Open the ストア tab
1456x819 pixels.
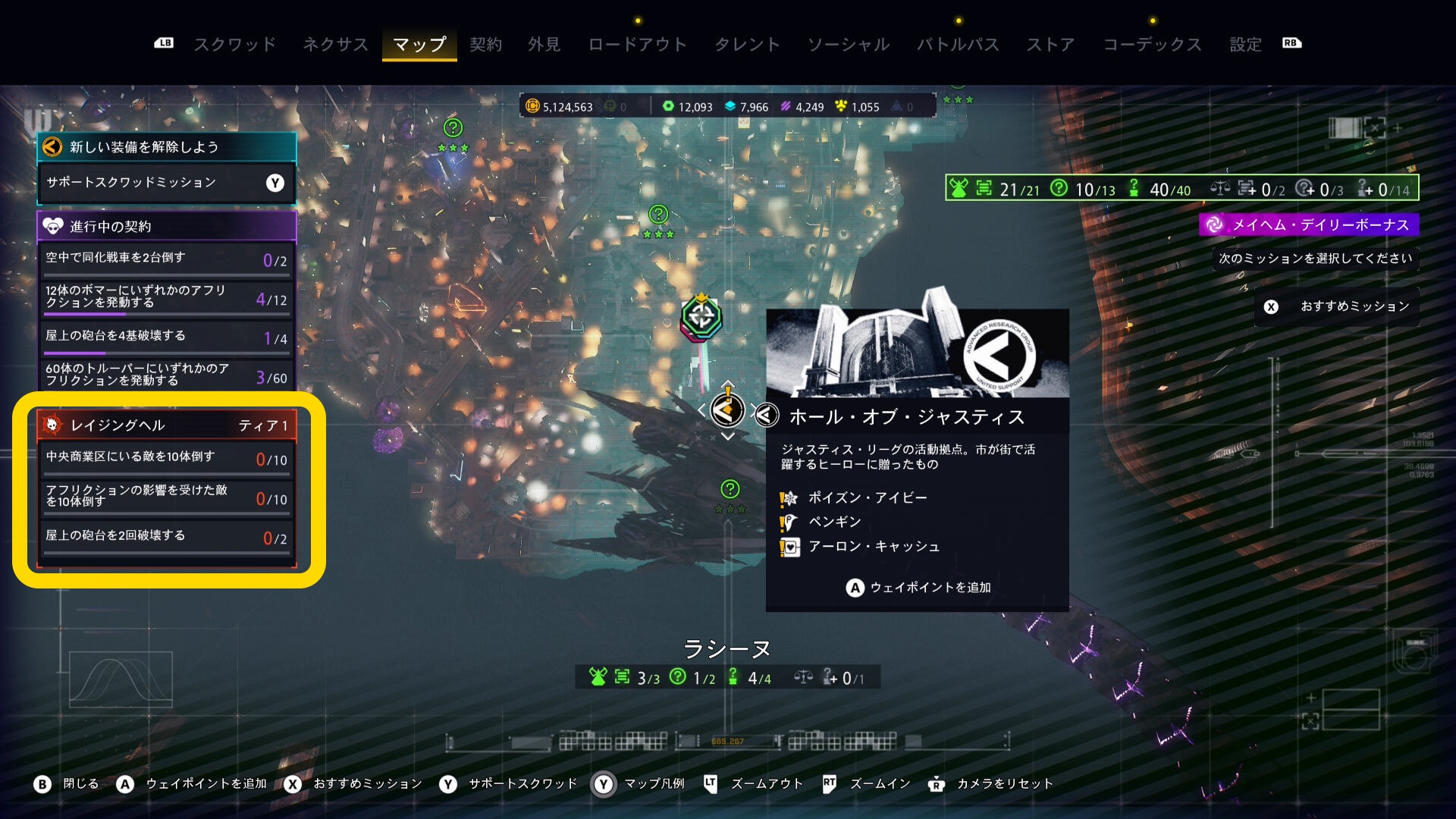coord(1050,45)
